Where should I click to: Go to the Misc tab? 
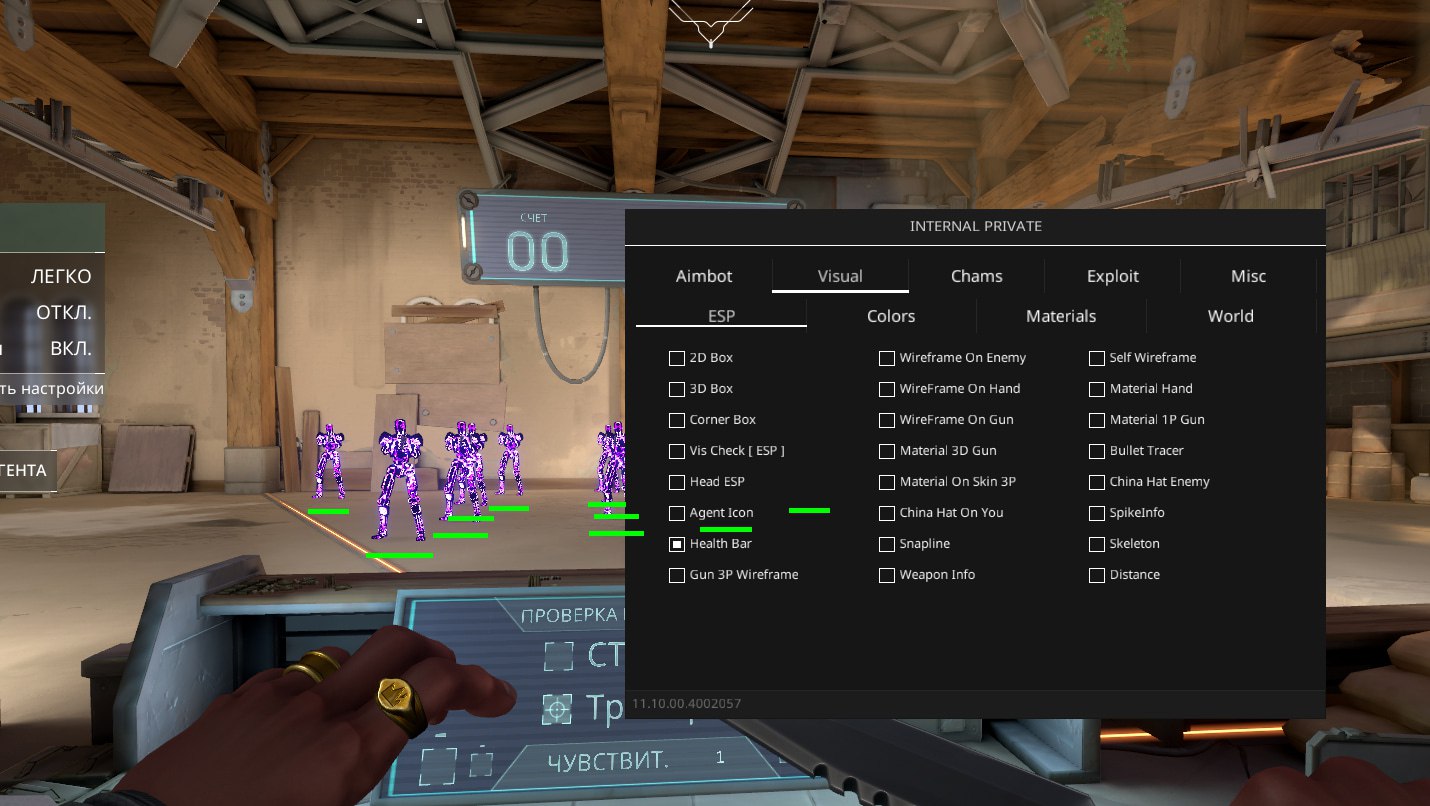[1248, 276]
